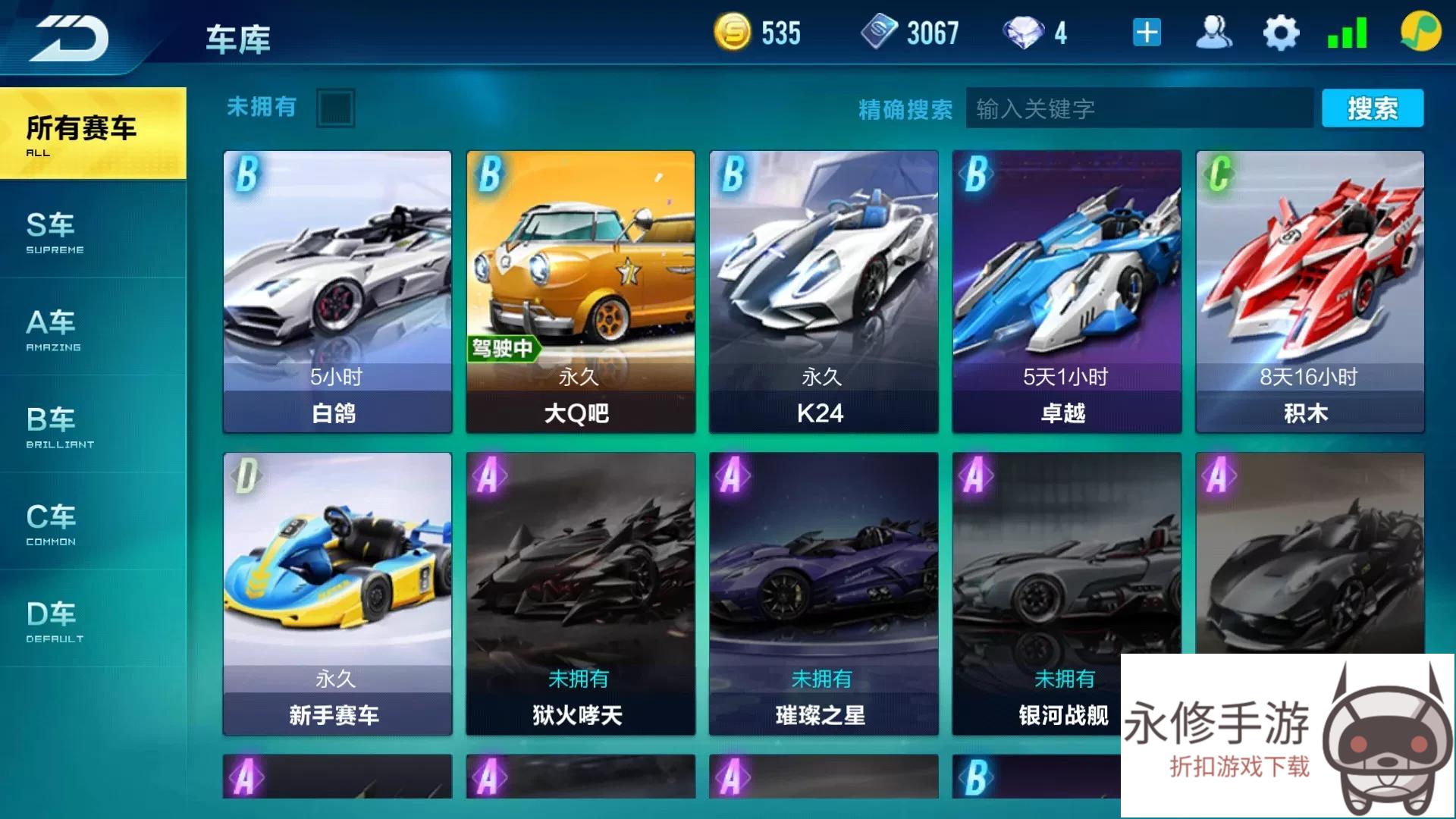Show the A车 Amazing category
The image size is (1456, 819).
pyautogui.click(x=93, y=328)
